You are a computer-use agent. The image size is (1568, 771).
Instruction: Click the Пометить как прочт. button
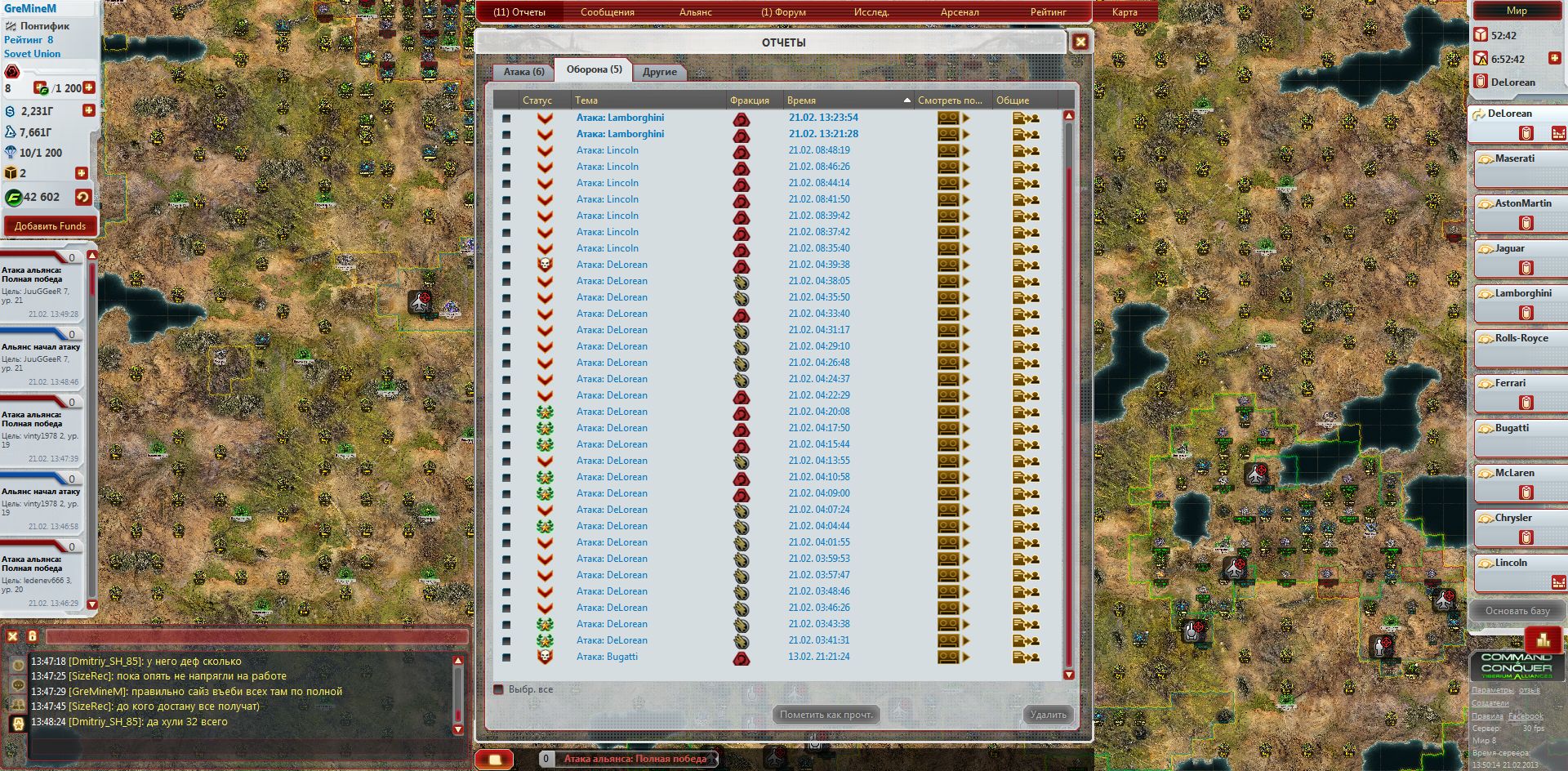826,715
